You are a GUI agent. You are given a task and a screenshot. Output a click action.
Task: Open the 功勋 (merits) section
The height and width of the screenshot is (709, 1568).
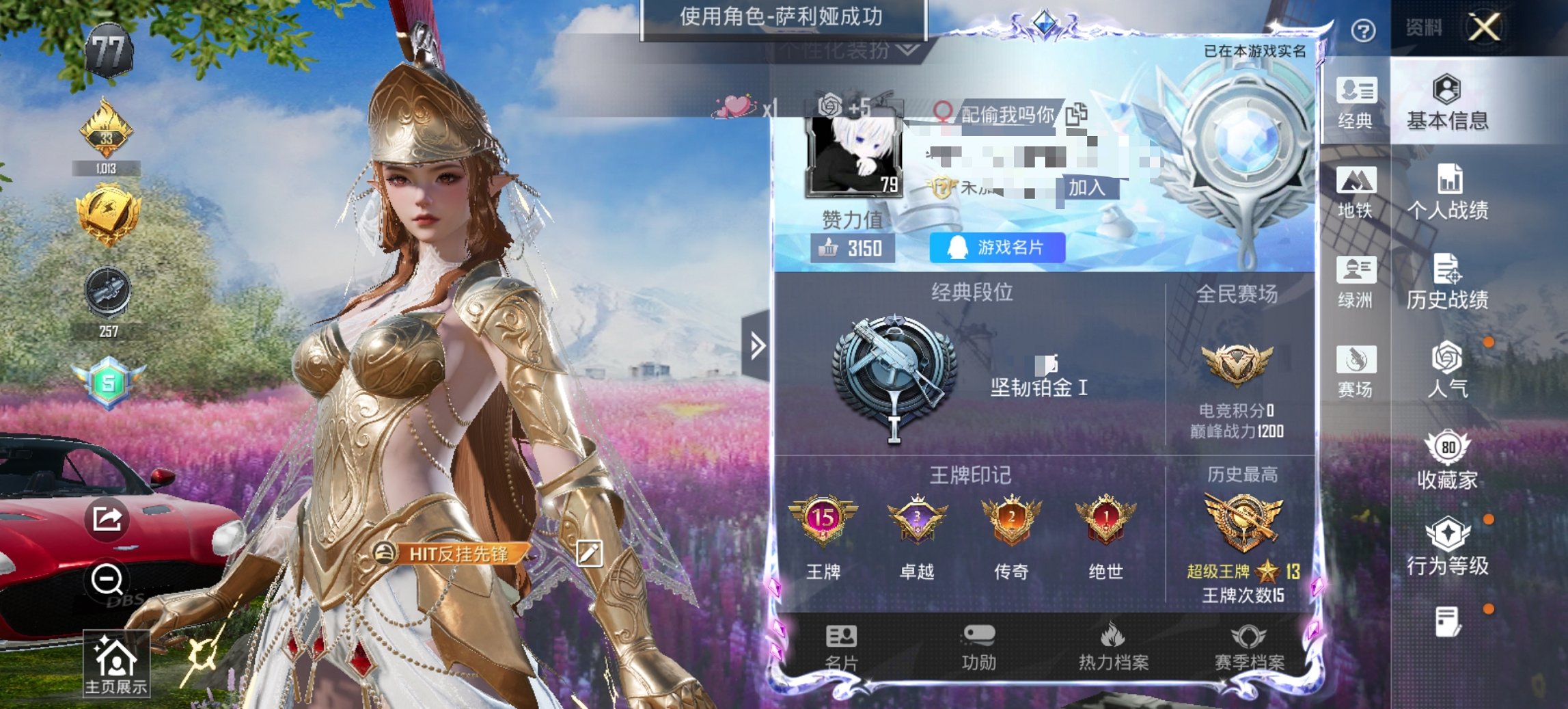pos(980,646)
